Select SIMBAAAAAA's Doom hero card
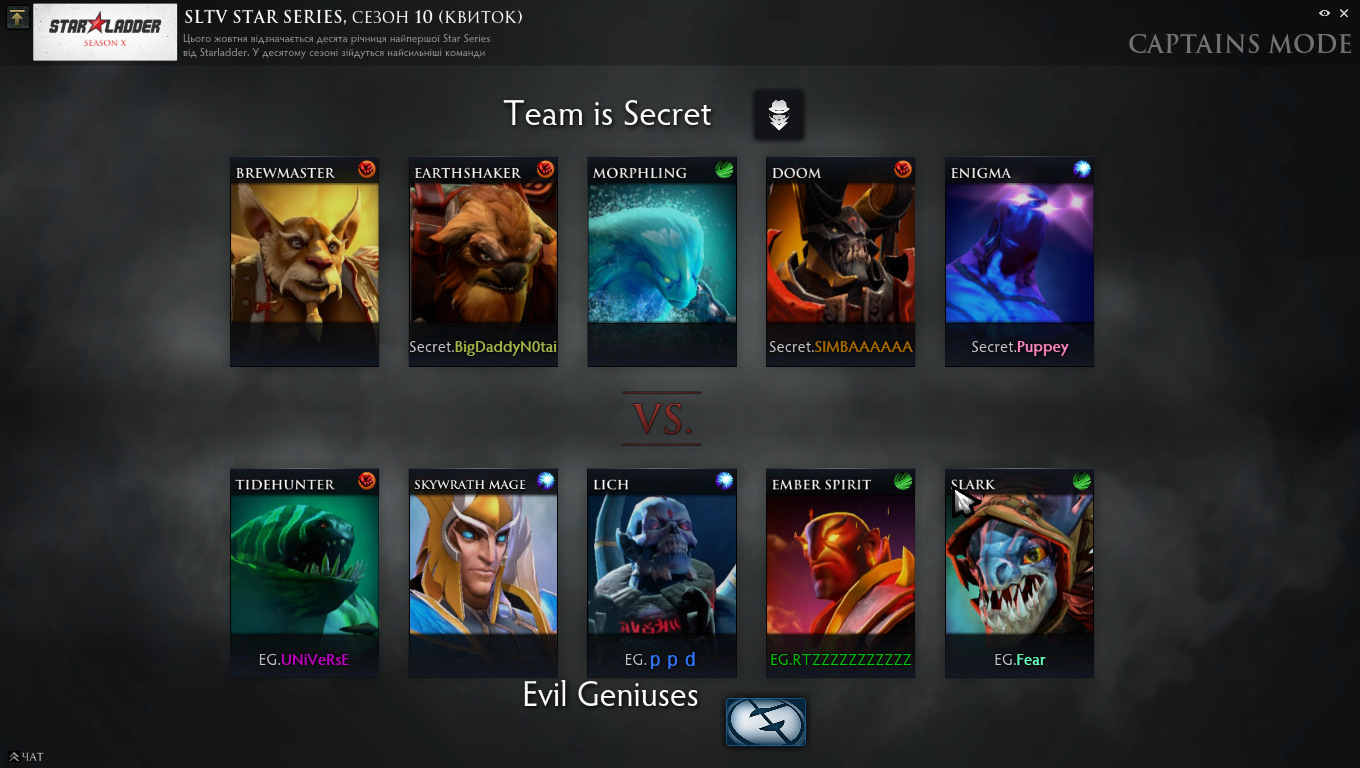The height and width of the screenshot is (768, 1360). pos(840,261)
